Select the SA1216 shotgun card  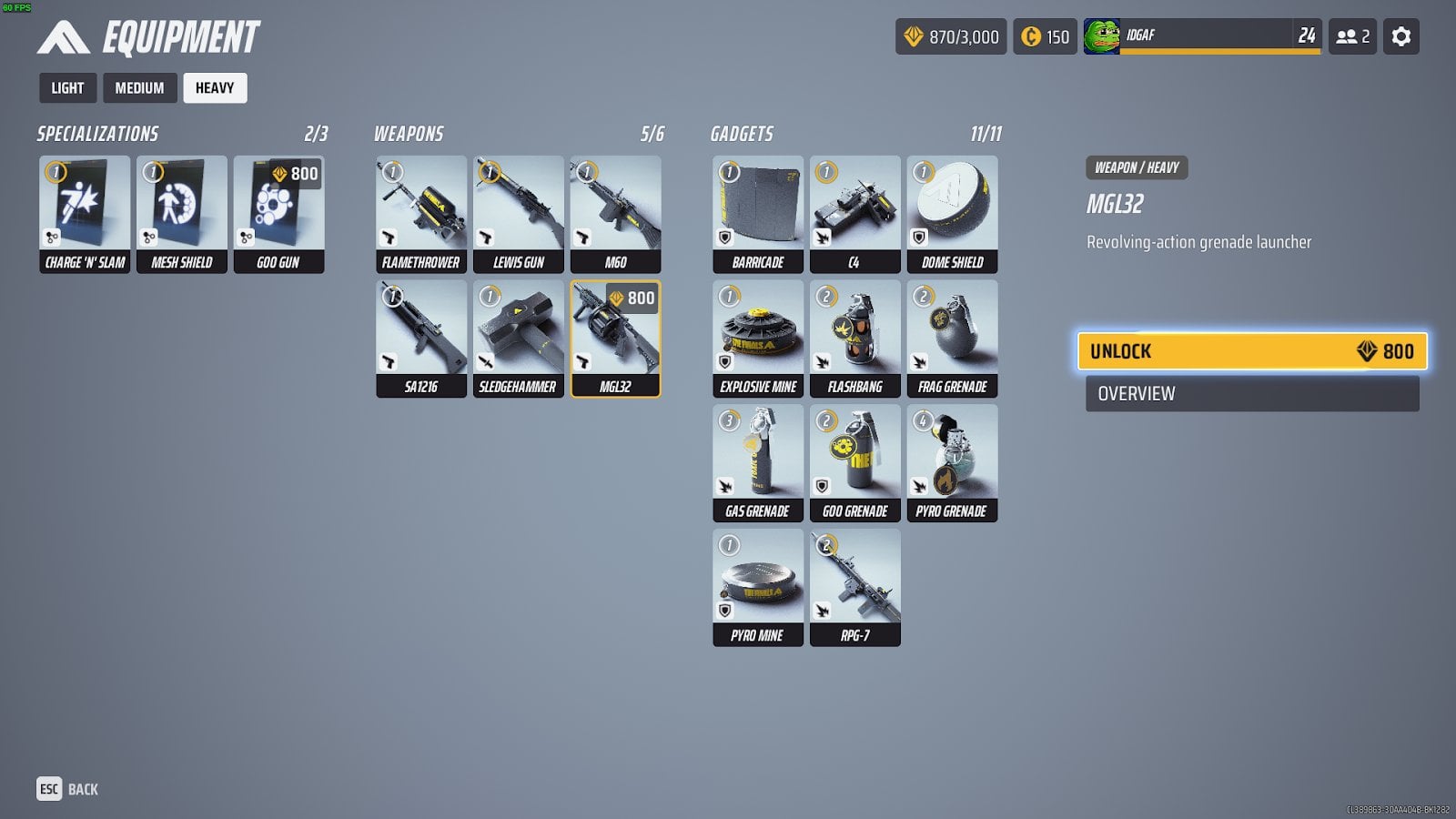point(421,339)
